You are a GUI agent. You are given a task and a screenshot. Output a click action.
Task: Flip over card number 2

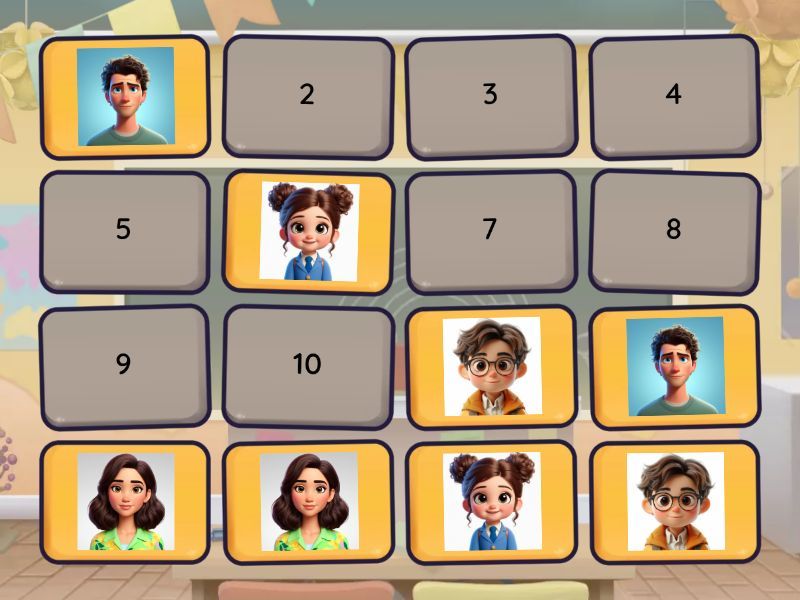tap(307, 96)
